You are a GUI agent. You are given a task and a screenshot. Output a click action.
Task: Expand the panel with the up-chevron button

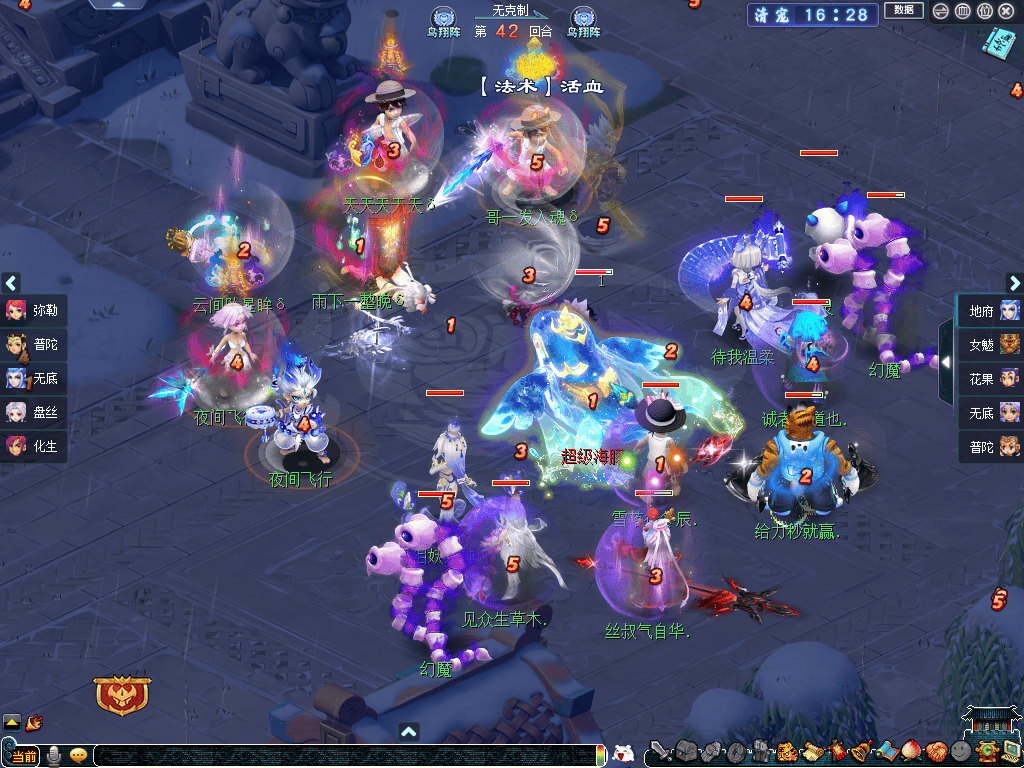(408, 731)
